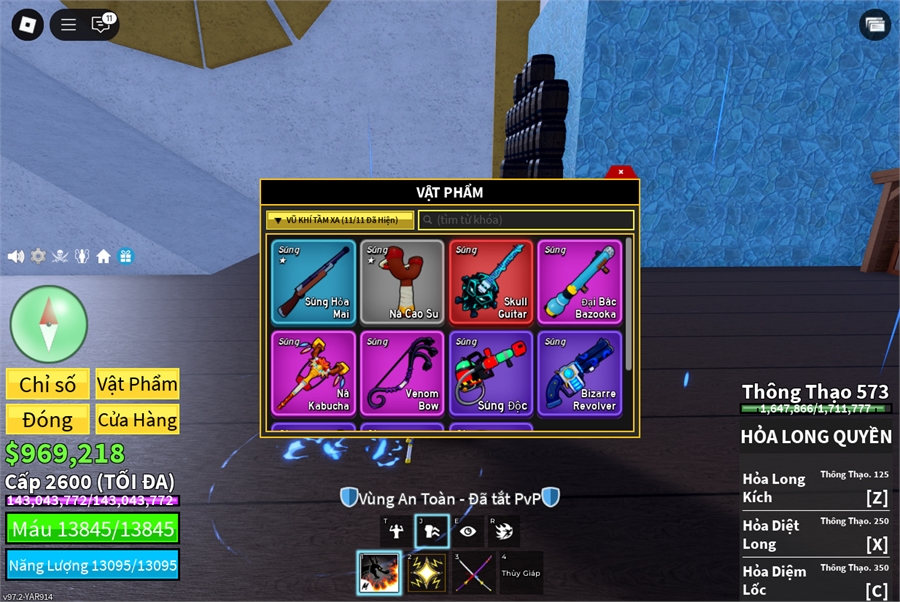Choose the Ná Cao Su slingshot
The height and width of the screenshot is (602, 900).
pyautogui.click(x=402, y=281)
